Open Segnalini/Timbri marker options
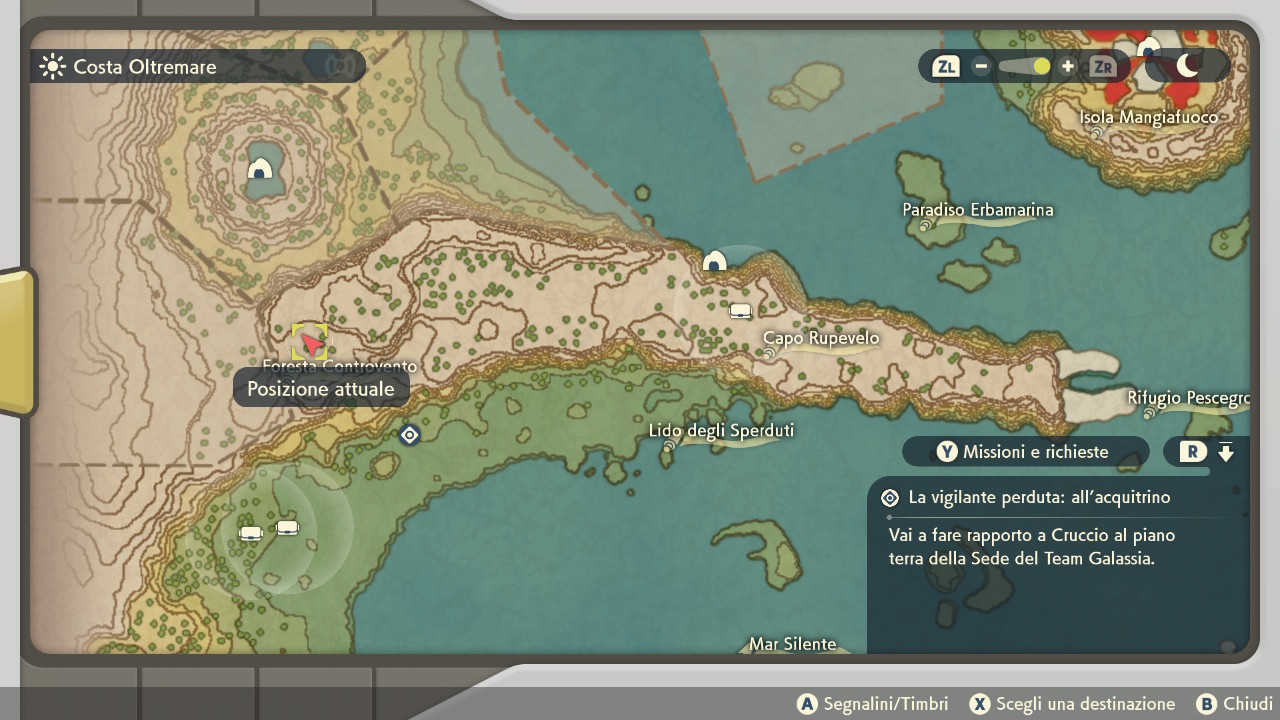 (872, 704)
